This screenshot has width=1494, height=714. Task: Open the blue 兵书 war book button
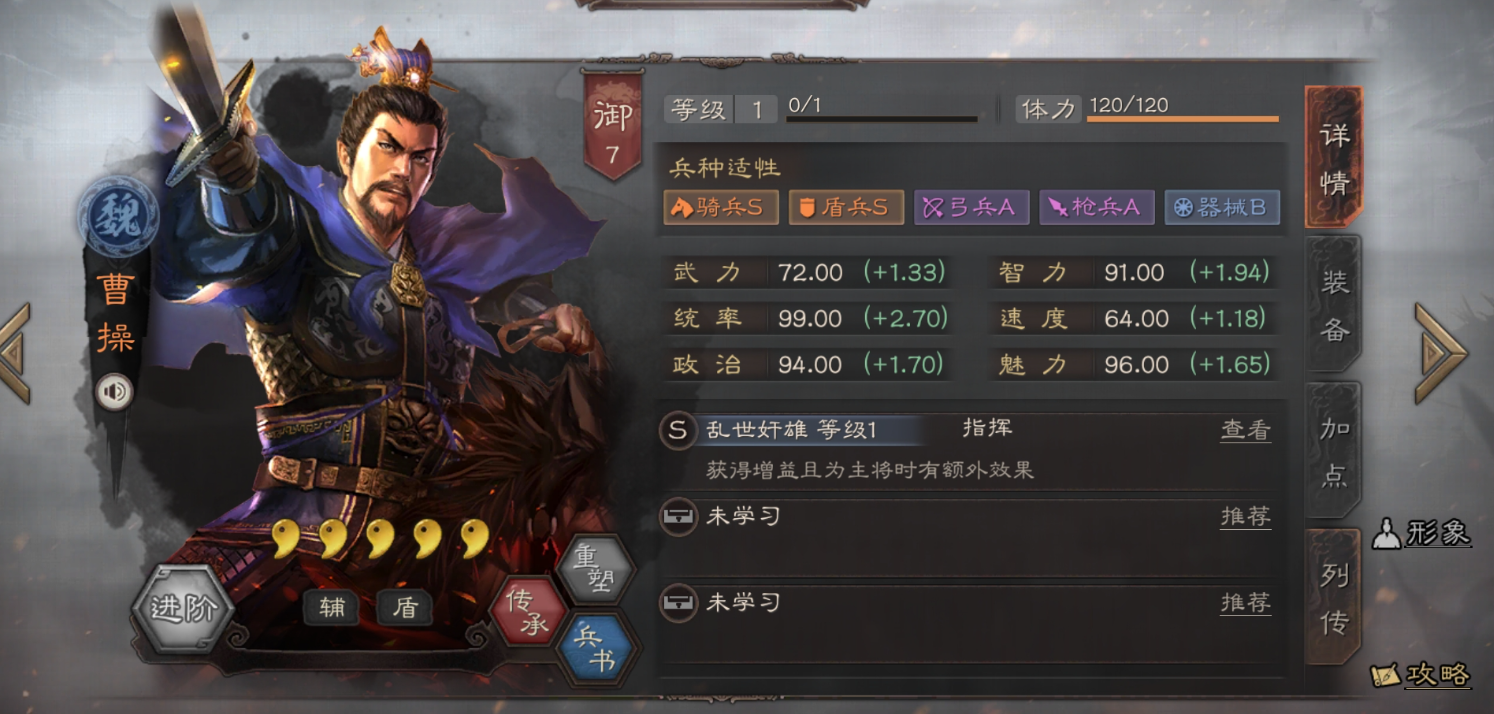pyautogui.click(x=596, y=648)
